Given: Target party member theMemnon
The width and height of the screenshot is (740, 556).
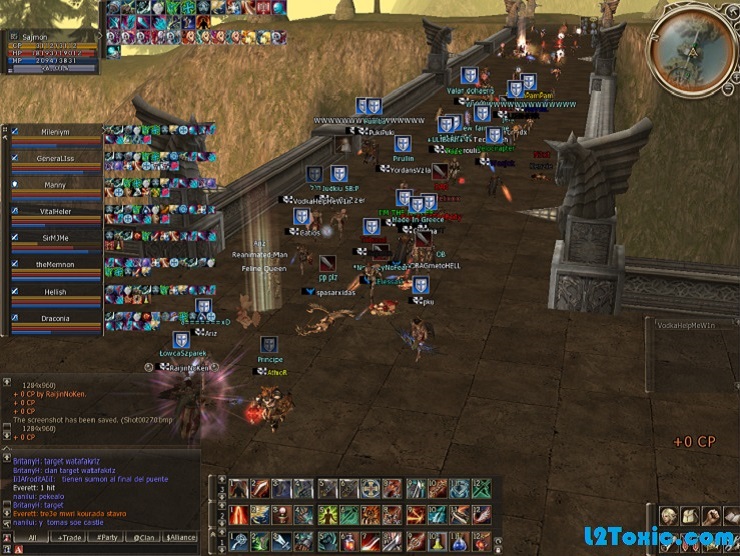Looking at the screenshot, I should (x=55, y=265).
